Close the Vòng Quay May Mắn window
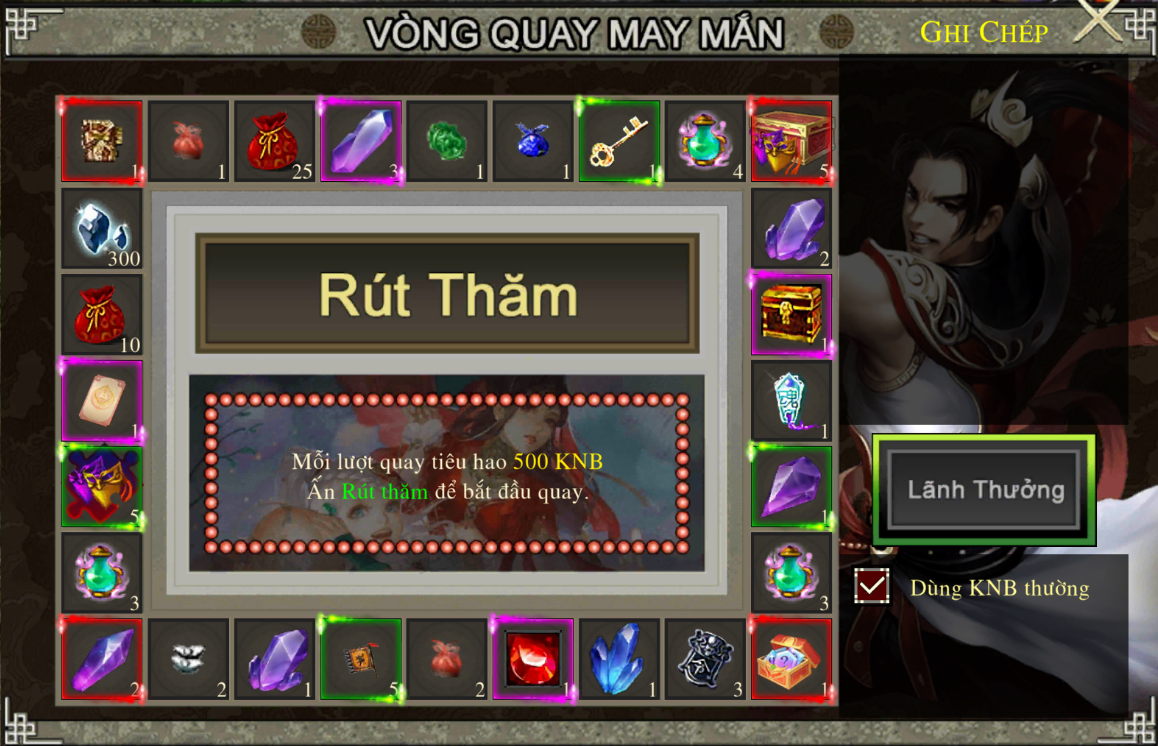The height and width of the screenshot is (746, 1158). (x=1098, y=22)
